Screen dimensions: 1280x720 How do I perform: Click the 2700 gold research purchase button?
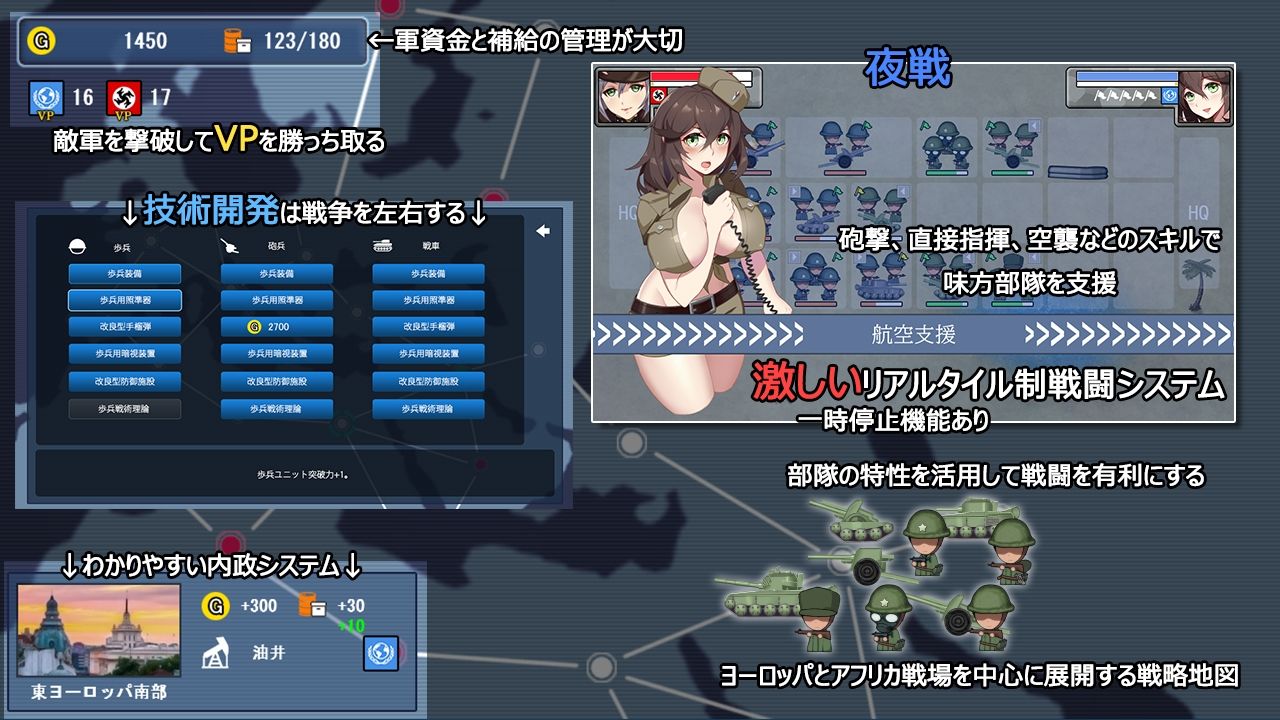click(x=275, y=325)
